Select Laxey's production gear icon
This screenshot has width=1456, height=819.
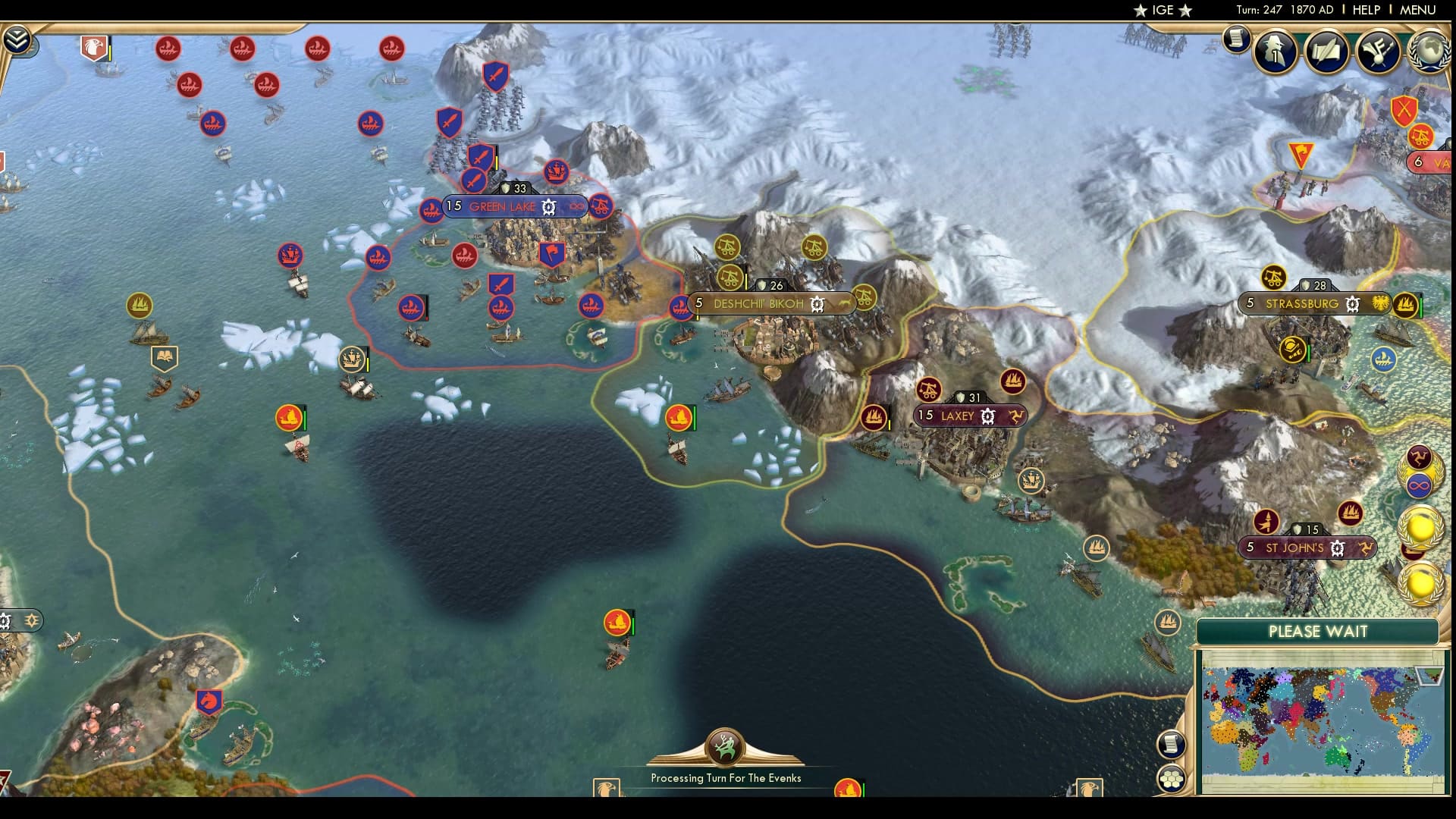click(x=988, y=416)
